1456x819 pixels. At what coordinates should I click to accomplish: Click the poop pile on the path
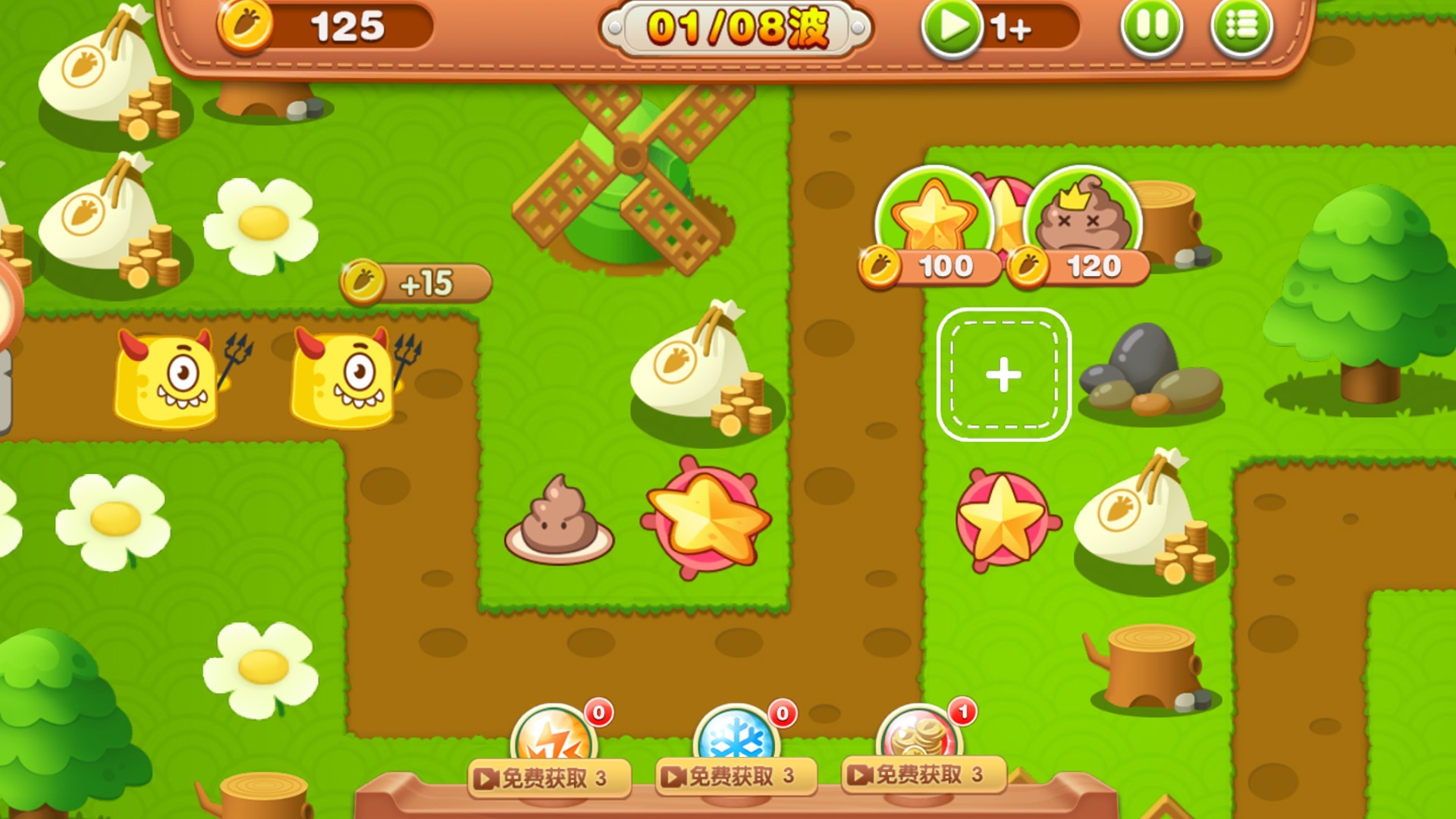[559, 519]
